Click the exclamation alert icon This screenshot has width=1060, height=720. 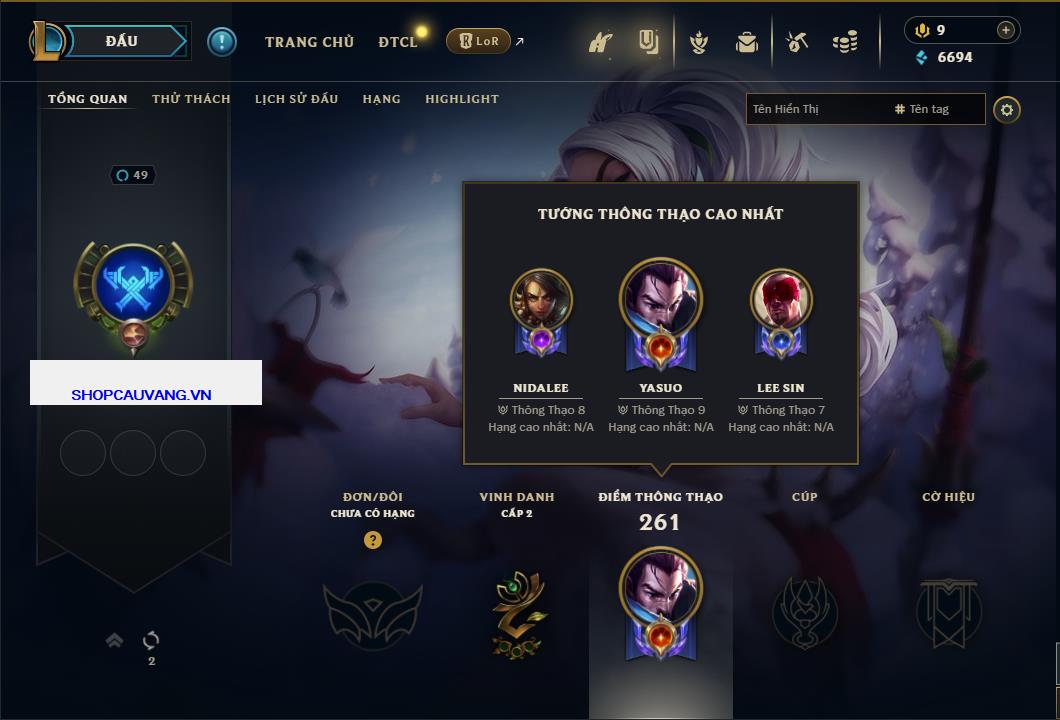tap(221, 41)
